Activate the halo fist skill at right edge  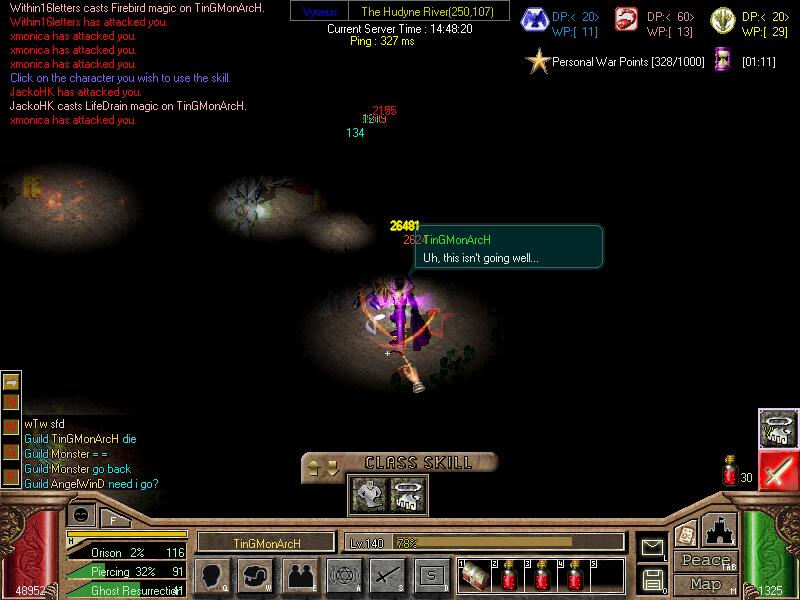[777, 428]
